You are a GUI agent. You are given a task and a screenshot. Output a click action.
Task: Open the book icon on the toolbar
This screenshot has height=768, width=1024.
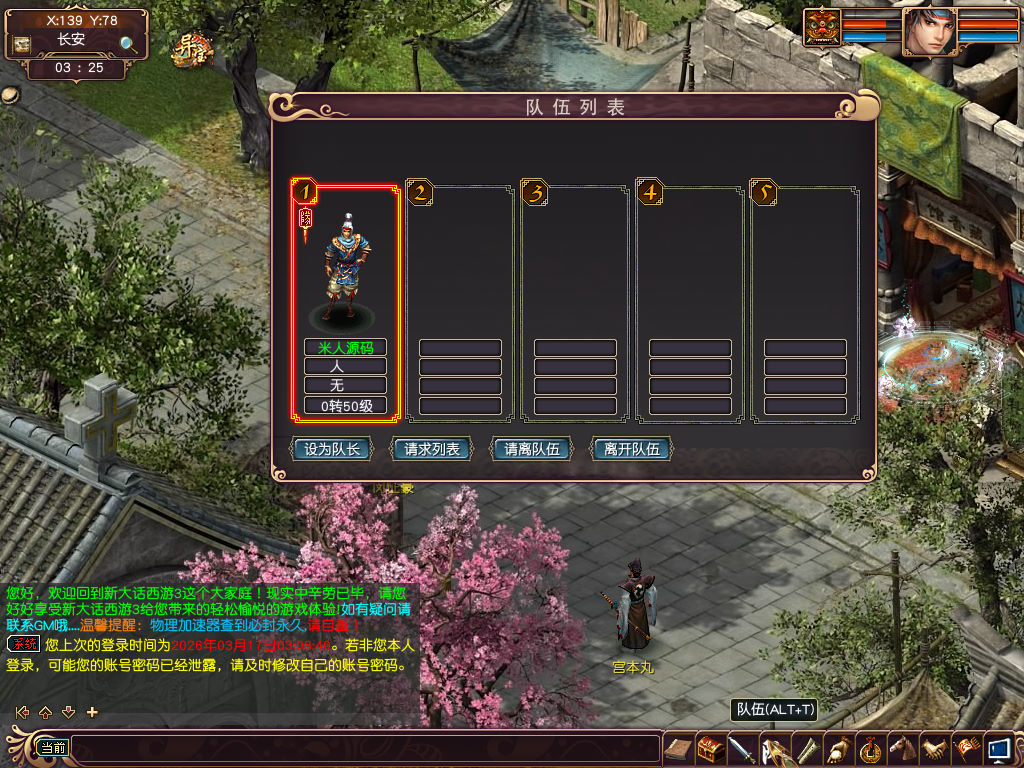tap(679, 748)
